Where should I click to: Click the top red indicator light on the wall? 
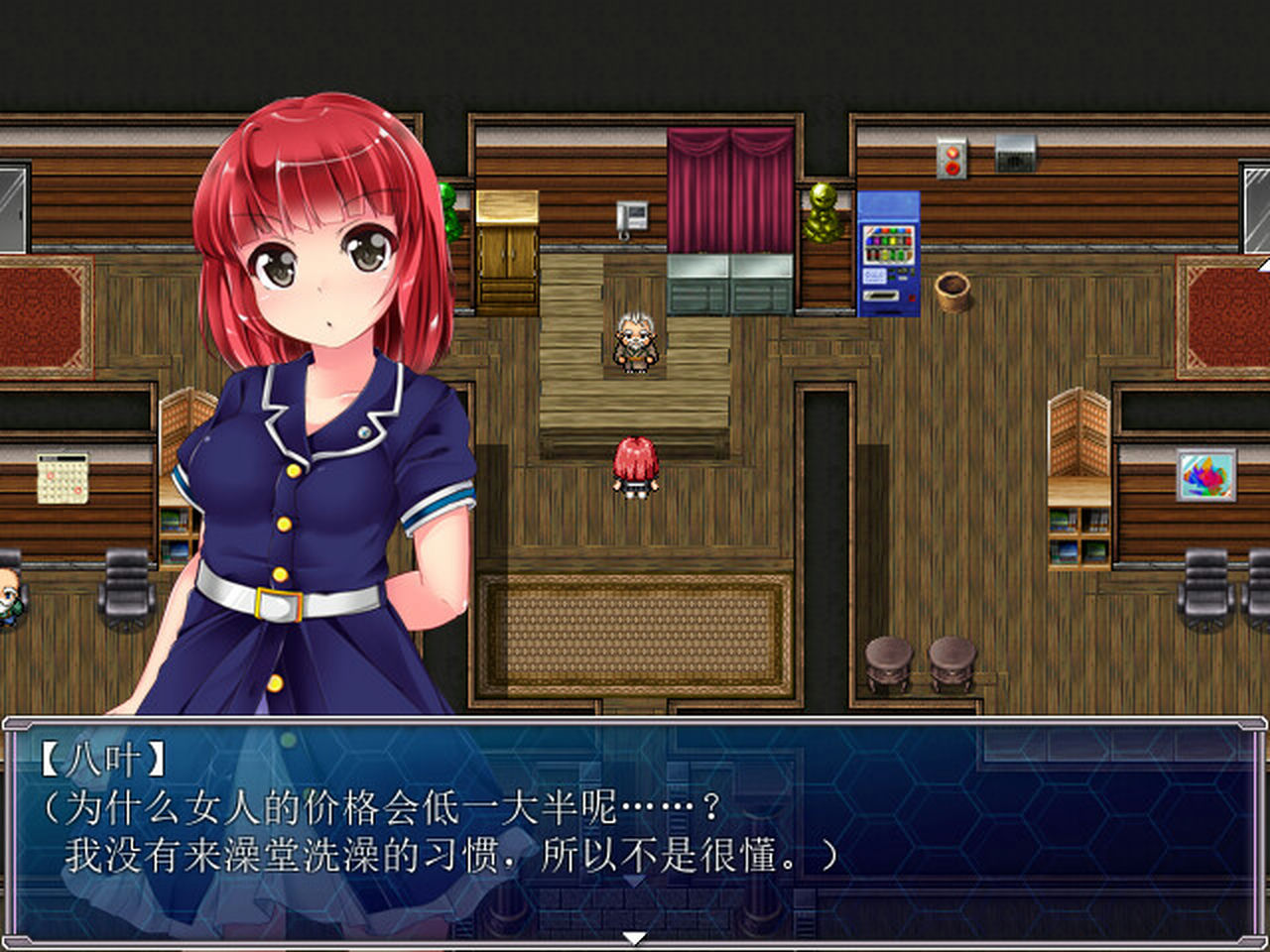click(952, 153)
